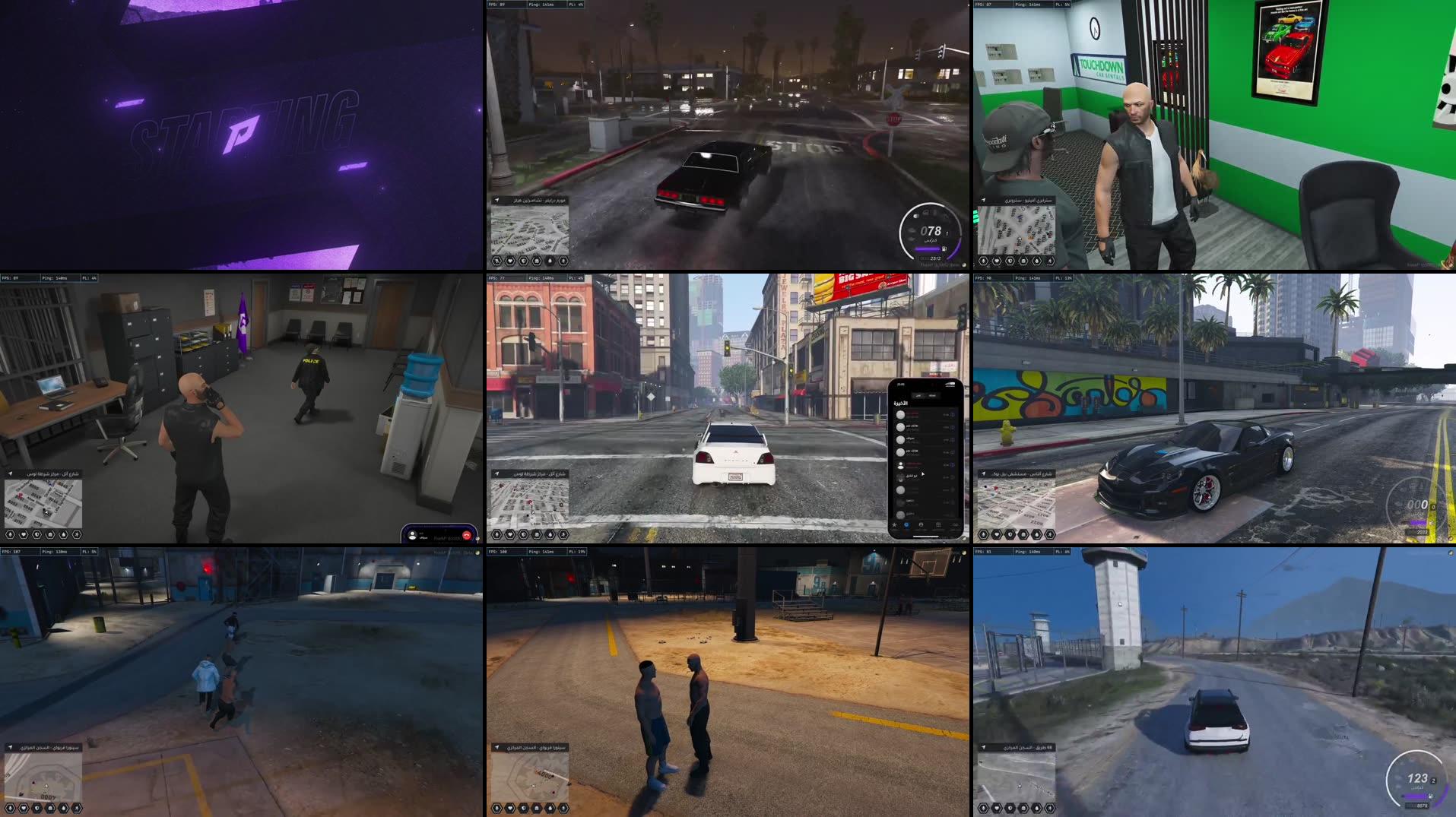Switch to the right filter tab on the phone
Image resolution: width=1456 pixels, height=817 pixels.
point(933,396)
